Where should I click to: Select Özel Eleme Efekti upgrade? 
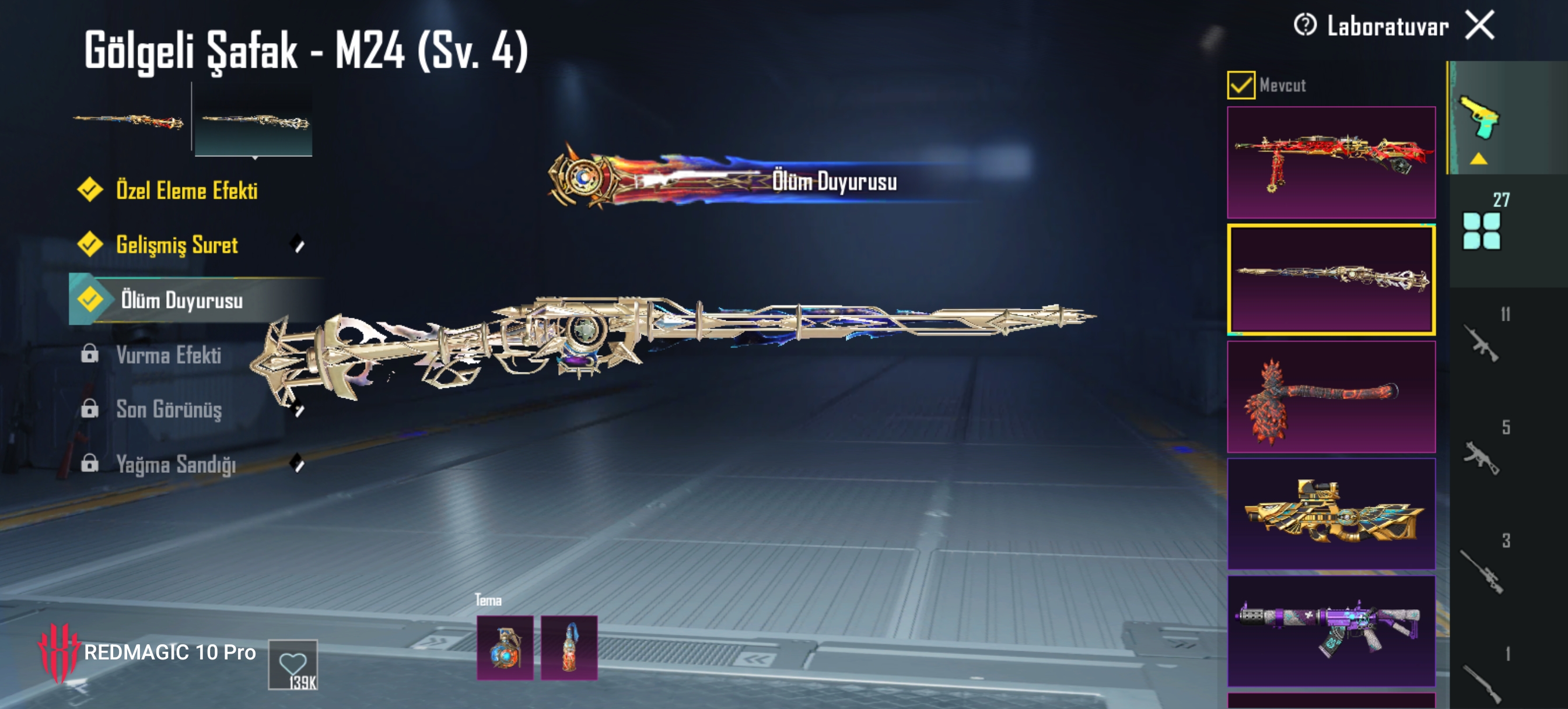pyautogui.click(x=186, y=191)
